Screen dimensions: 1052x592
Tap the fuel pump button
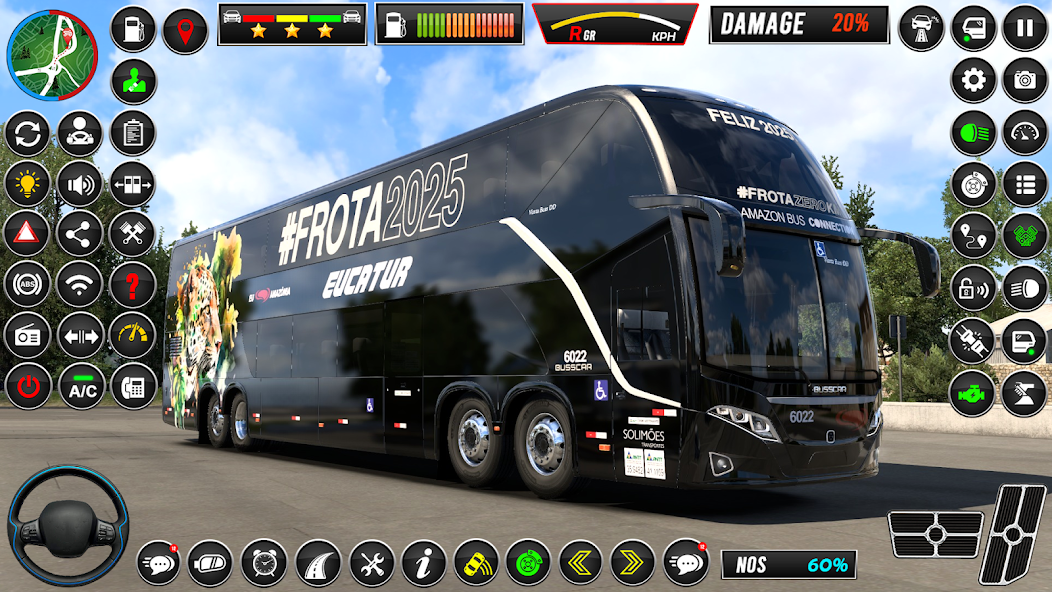coord(133,29)
